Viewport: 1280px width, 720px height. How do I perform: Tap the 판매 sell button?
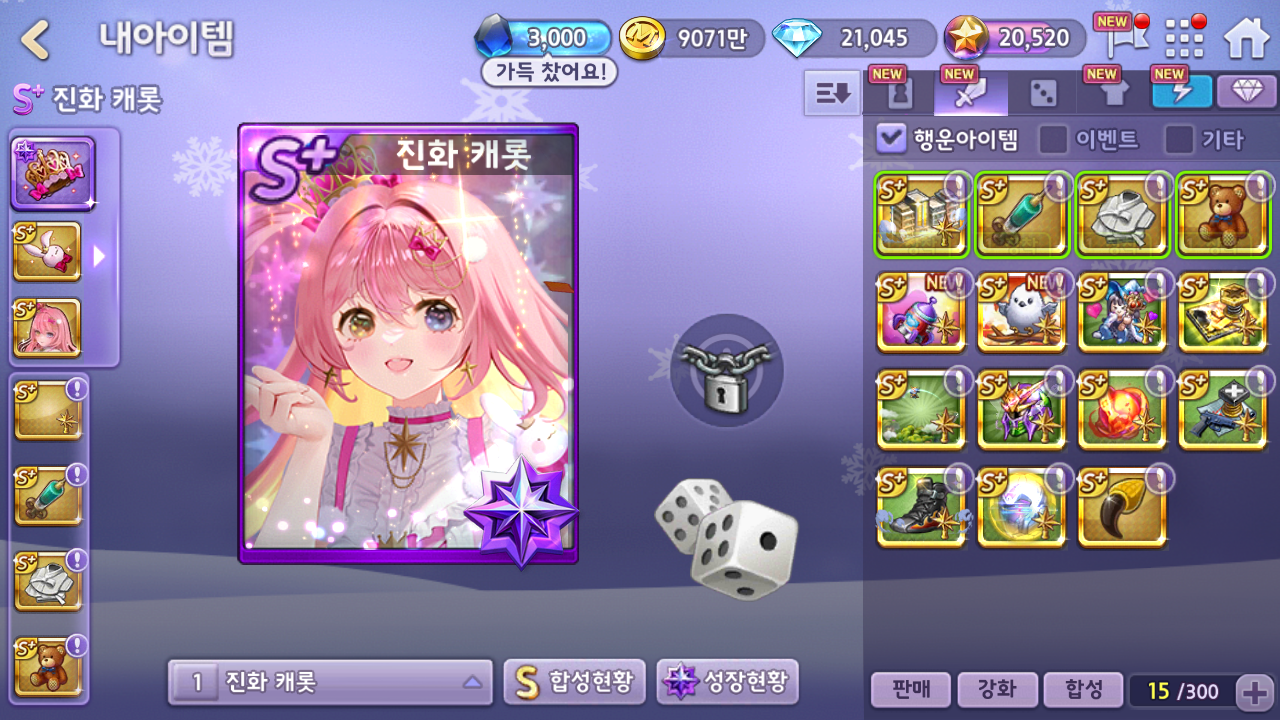point(910,690)
